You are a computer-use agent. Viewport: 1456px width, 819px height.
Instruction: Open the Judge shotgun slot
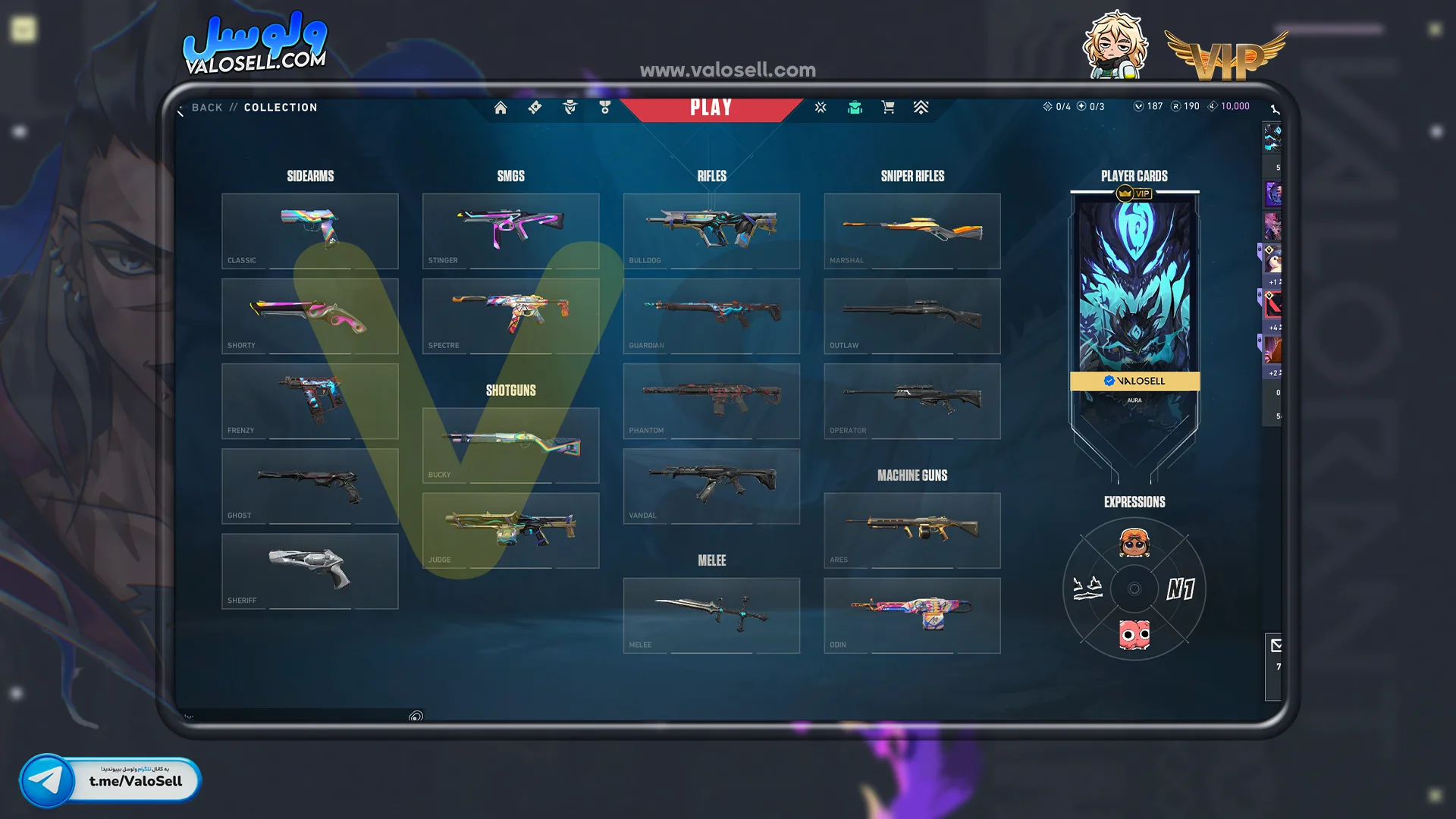(x=510, y=530)
